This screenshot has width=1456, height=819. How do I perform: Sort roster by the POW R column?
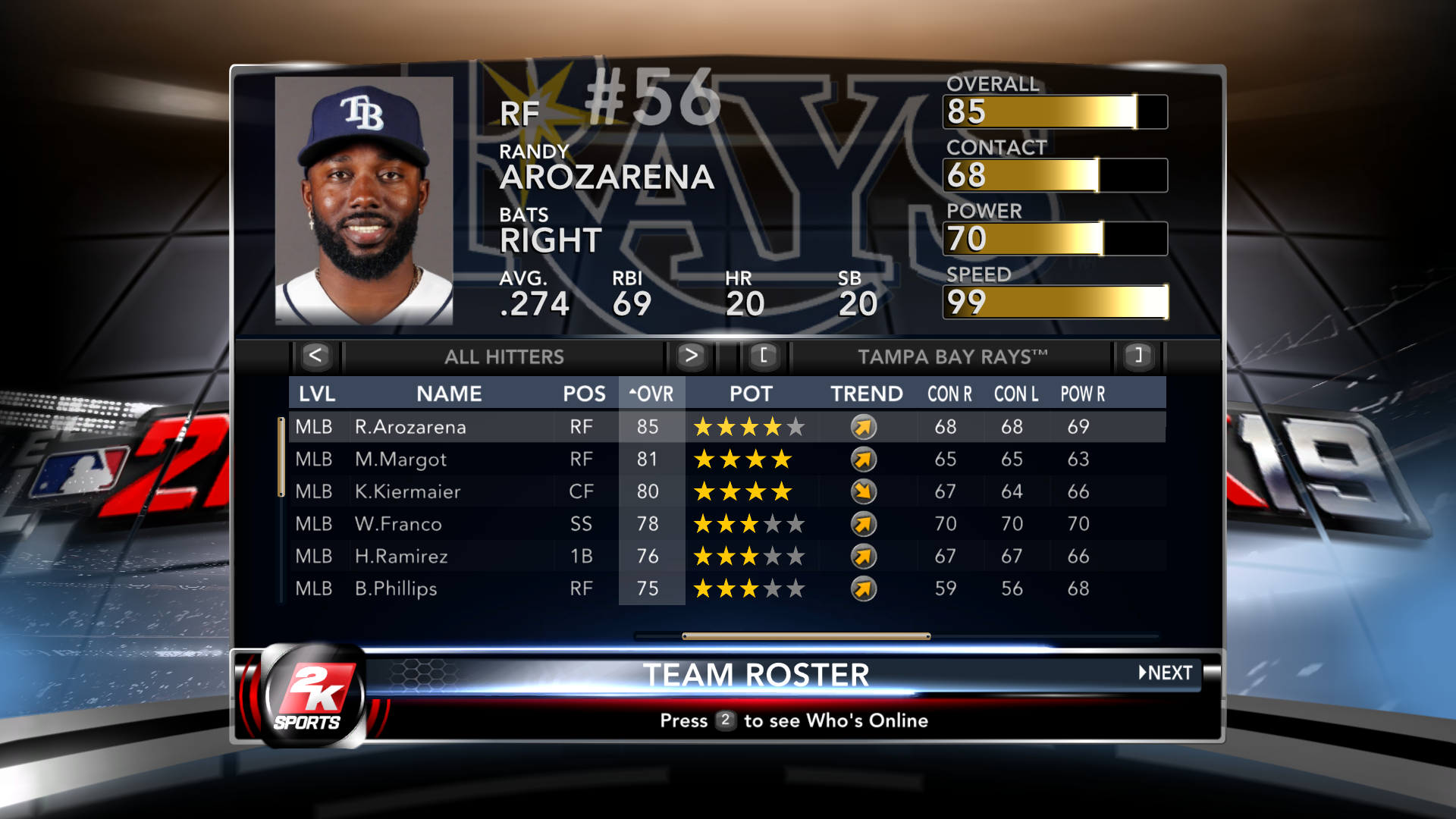(x=1082, y=394)
